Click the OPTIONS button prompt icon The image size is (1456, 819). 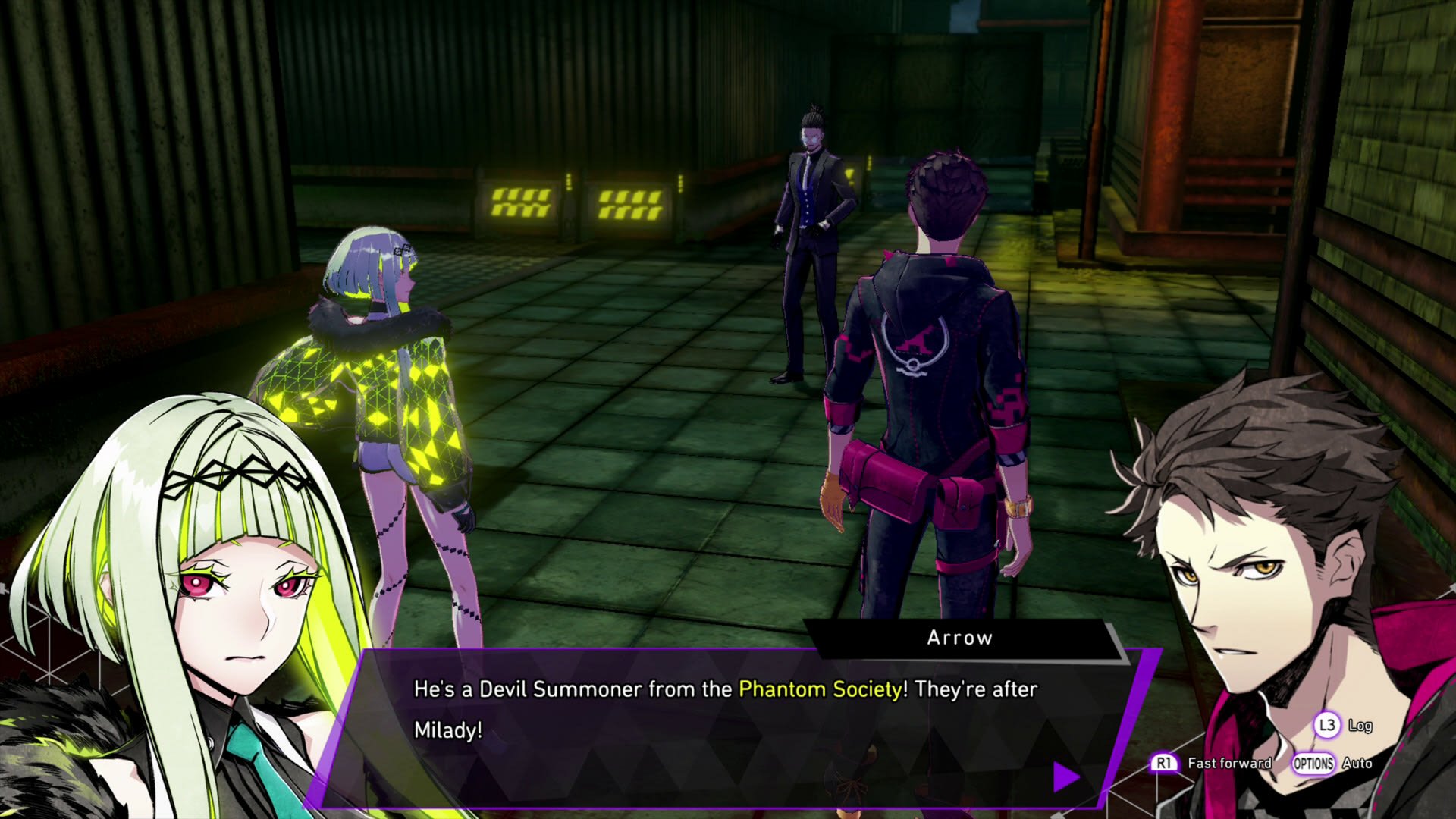tap(1314, 764)
